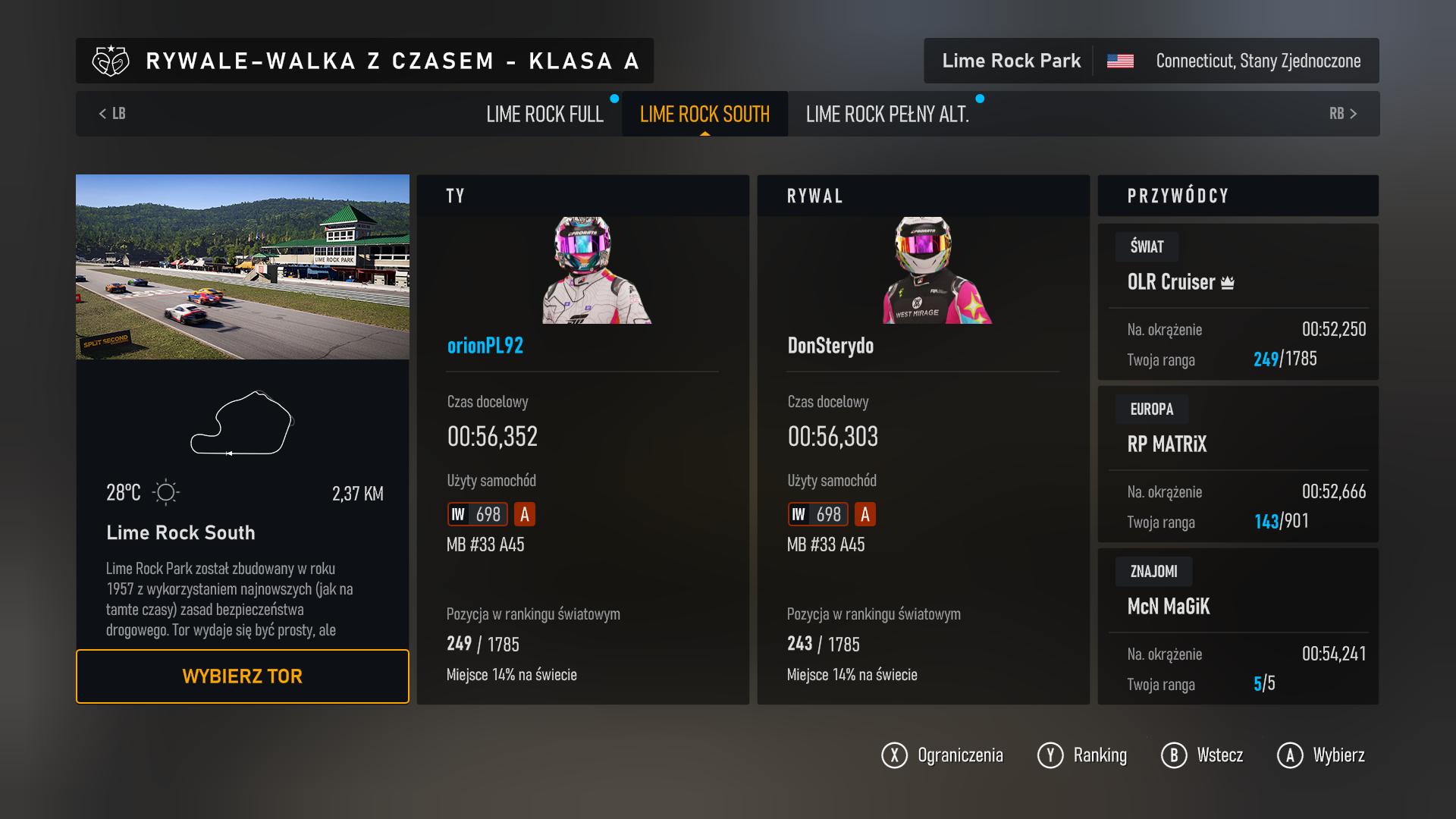The height and width of the screenshot is (819, 1456).
Task: Switch to the LIME ROCK FULL tab
Action: click(x=544, y=115)
